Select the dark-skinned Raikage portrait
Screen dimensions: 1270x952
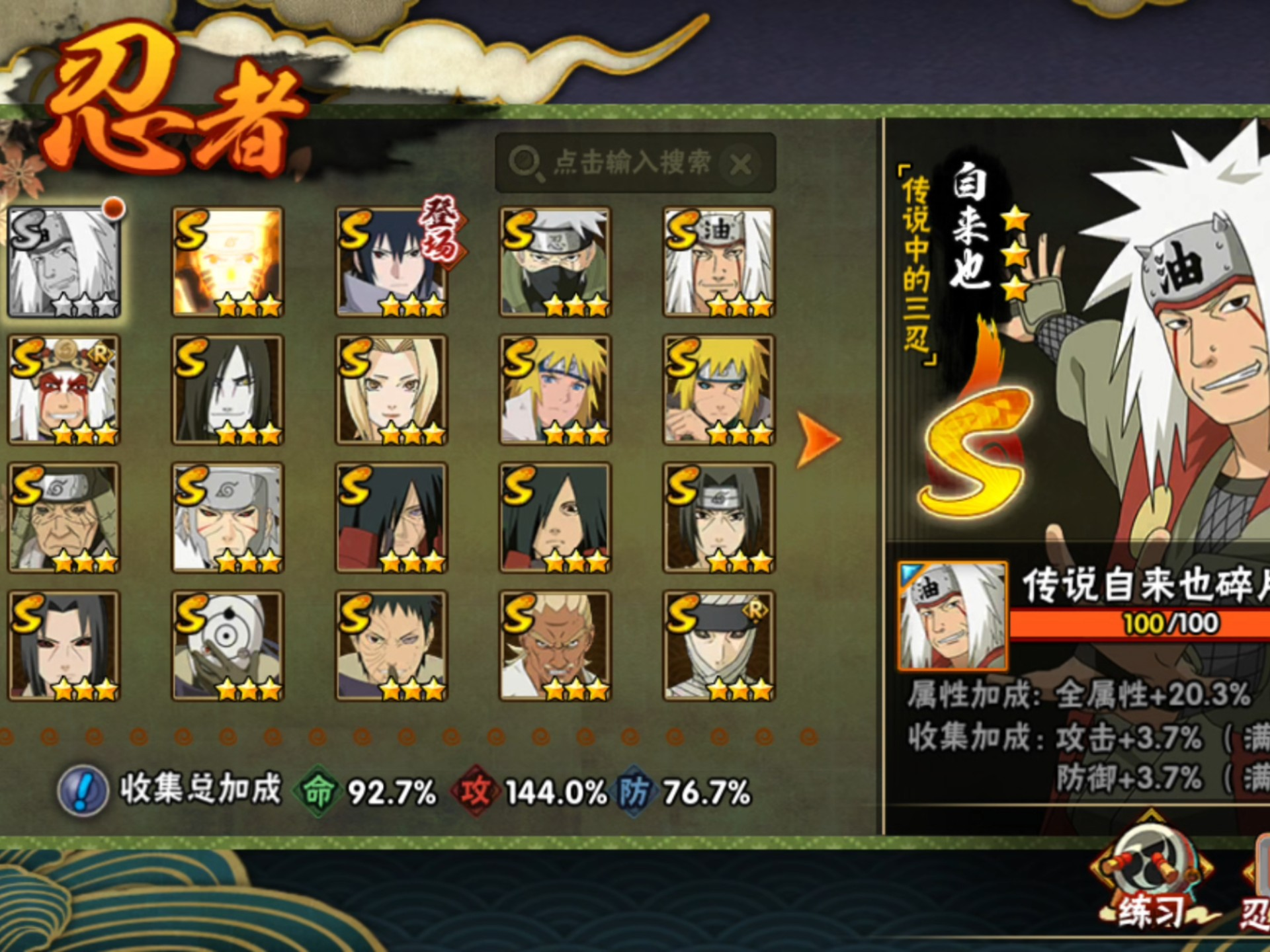555,645
